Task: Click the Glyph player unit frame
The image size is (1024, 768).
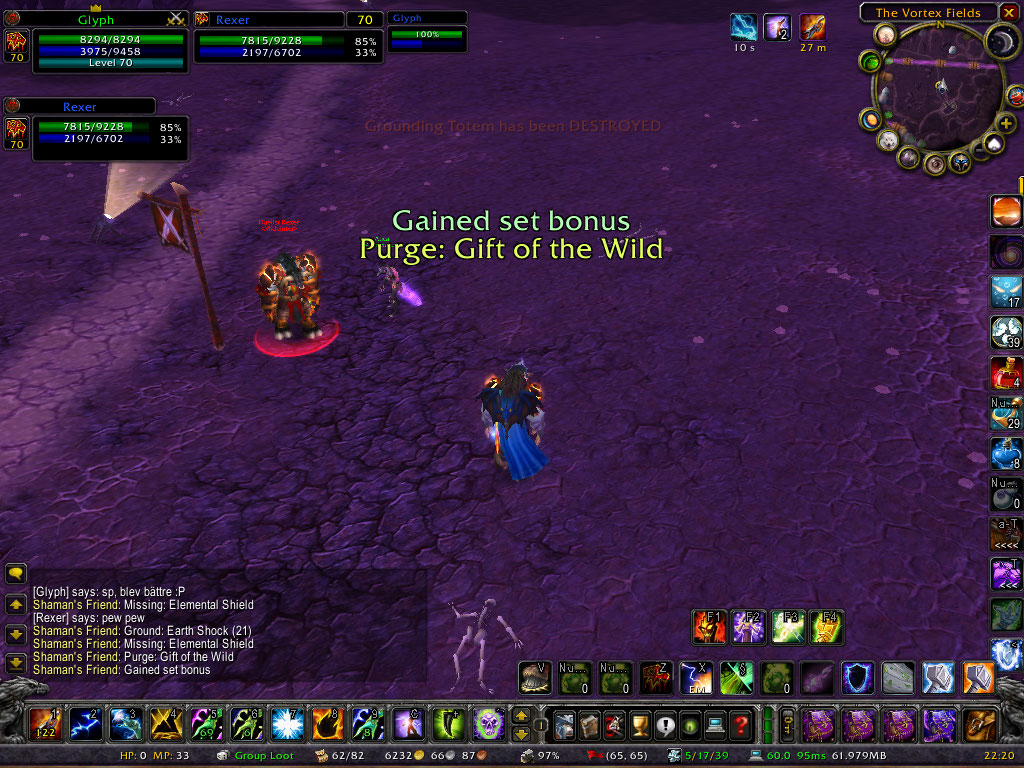Action: click(110, 46)
